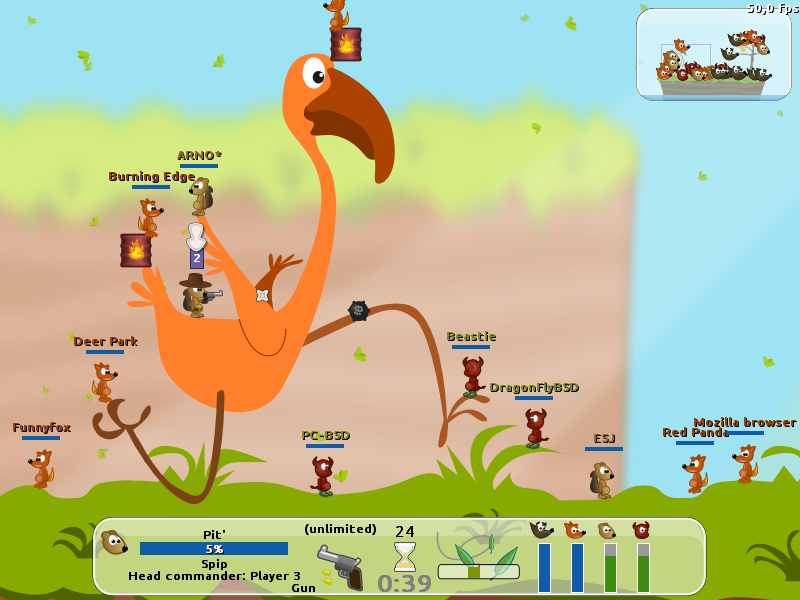Choose the orange Firefox team icon
800x600 pixels.
tap(574, 530)
